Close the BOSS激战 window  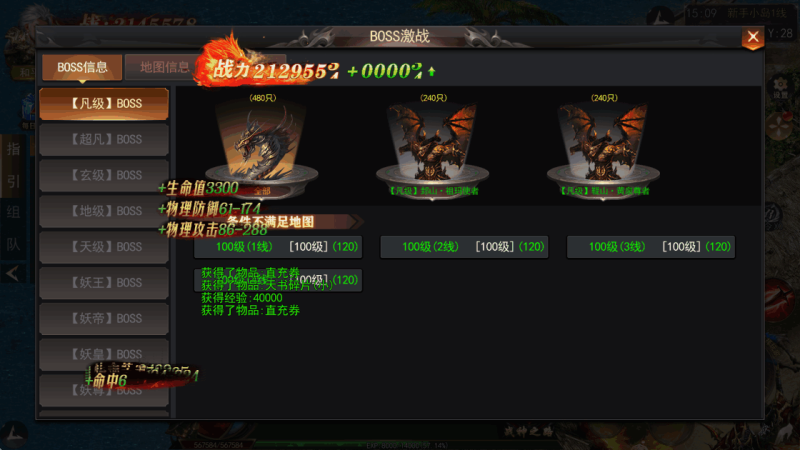752,38
